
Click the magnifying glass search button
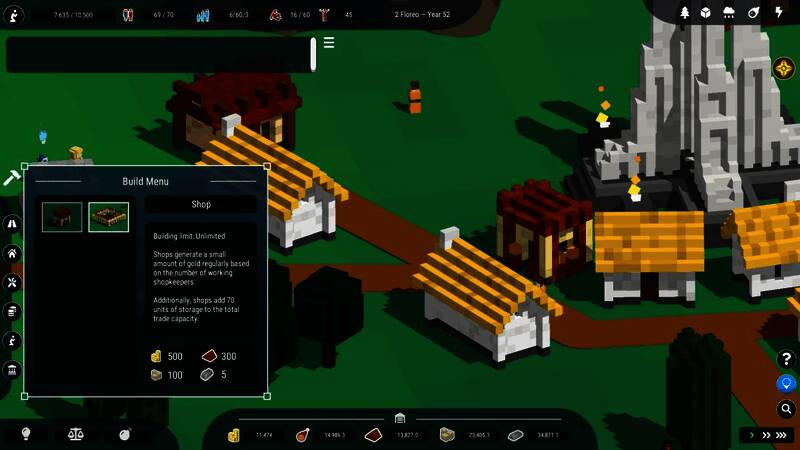pyautogui.click(x=786, y=408)
